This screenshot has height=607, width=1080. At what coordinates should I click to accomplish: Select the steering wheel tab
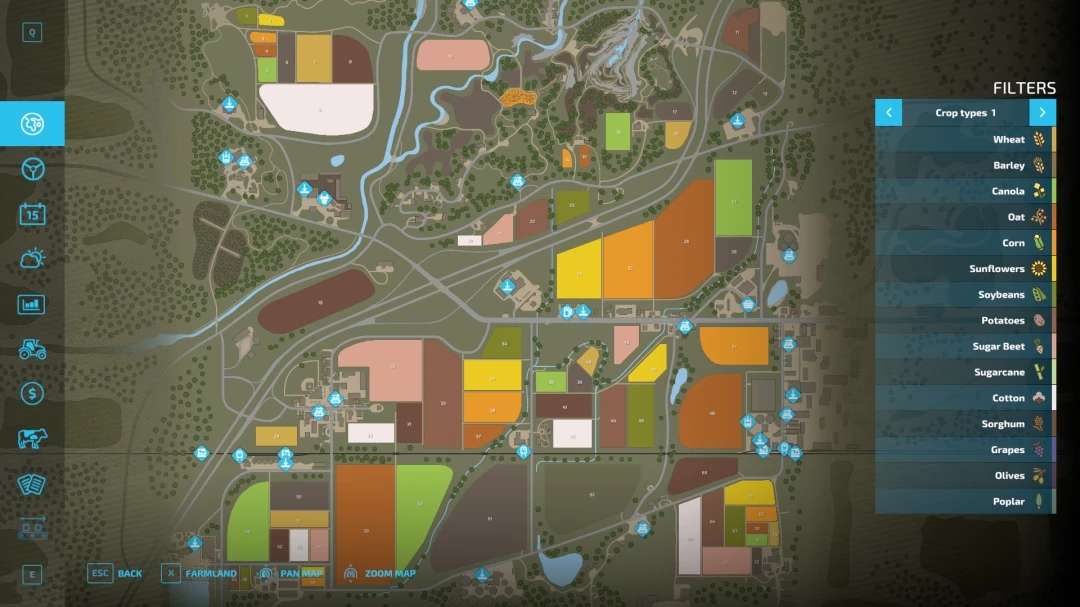(x=32, y=169)
